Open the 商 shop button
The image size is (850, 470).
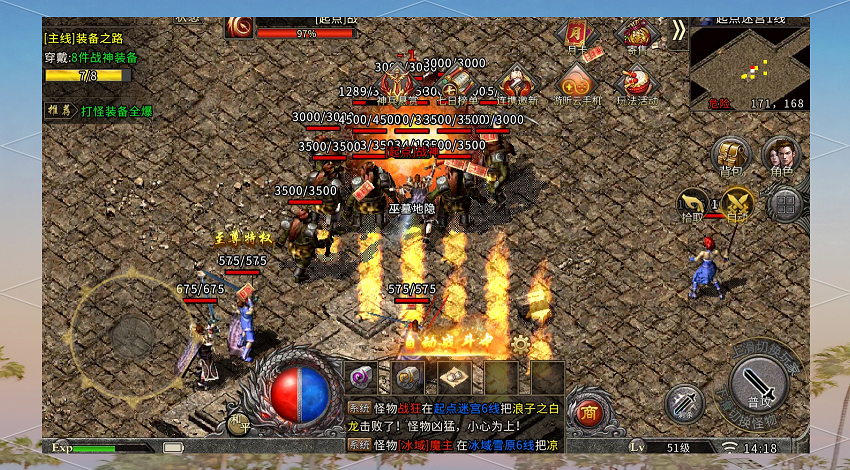590,410
